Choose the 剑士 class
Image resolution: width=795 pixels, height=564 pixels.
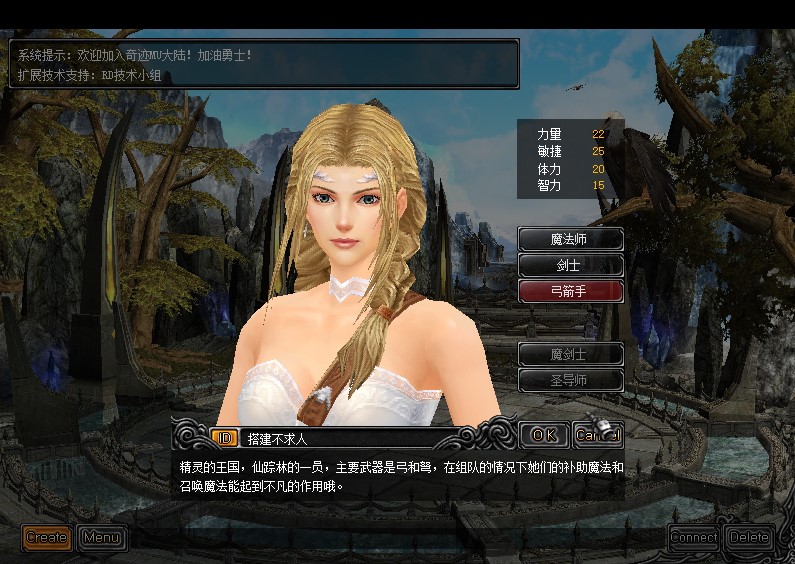tap(571, 265)
